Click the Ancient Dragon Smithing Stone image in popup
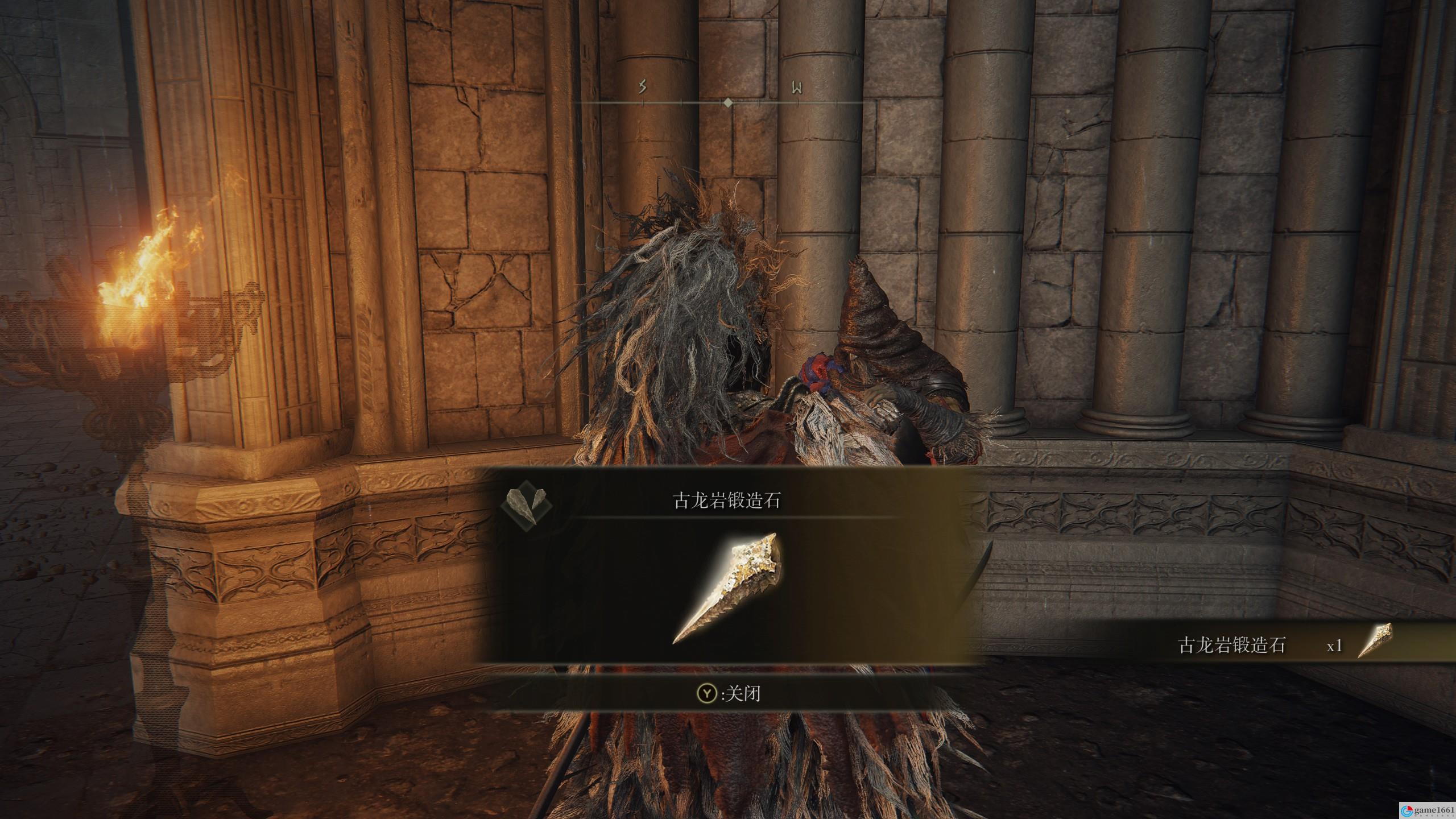 726,588
